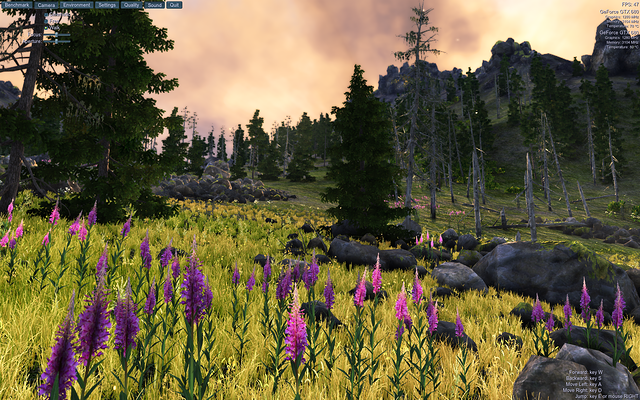
Task: Open the Sound menu
Action: [x=154, y=5]
